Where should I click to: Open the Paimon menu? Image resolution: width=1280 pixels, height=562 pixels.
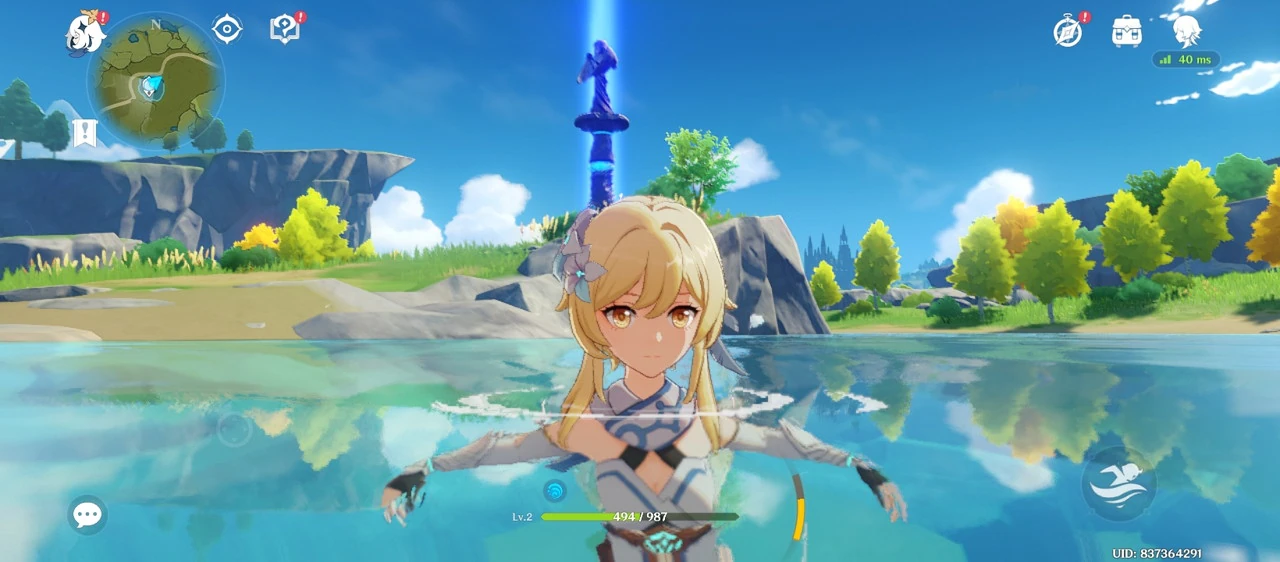(x=86, y=33)
